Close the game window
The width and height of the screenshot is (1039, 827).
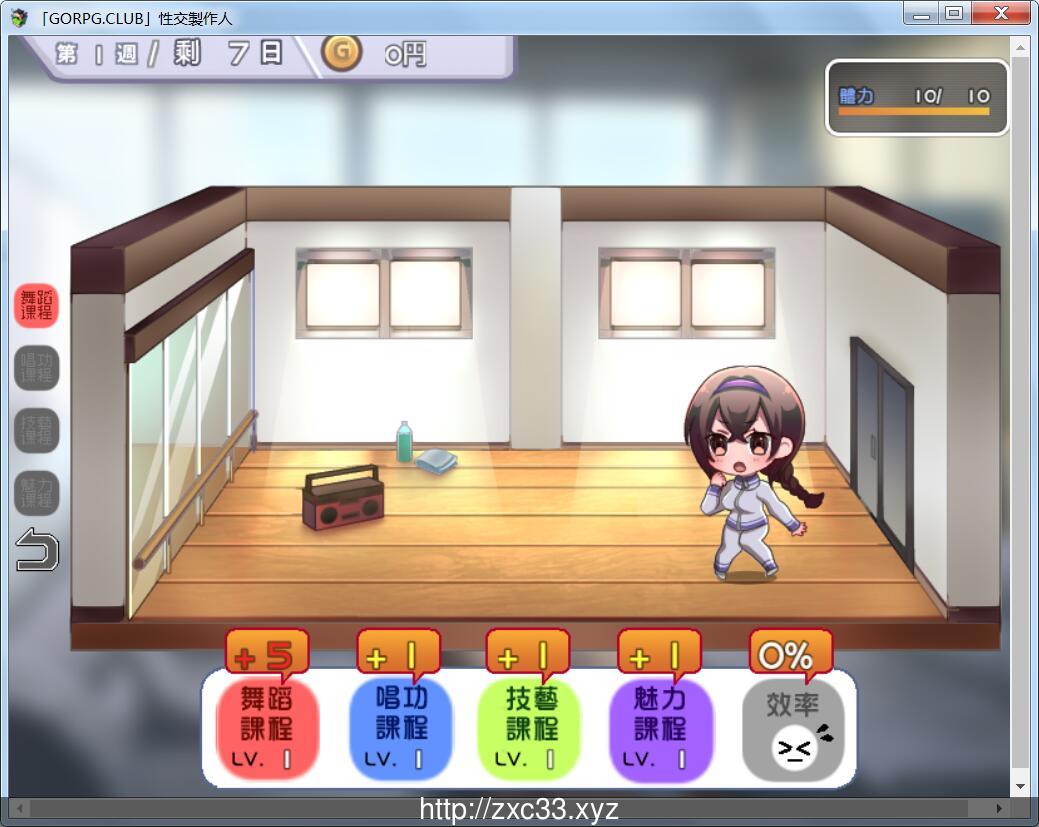(1001, 13)
